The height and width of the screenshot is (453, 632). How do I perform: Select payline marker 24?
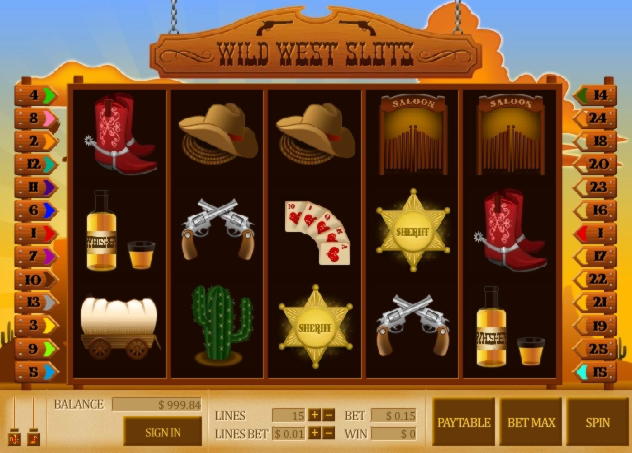tap(596, 118)
